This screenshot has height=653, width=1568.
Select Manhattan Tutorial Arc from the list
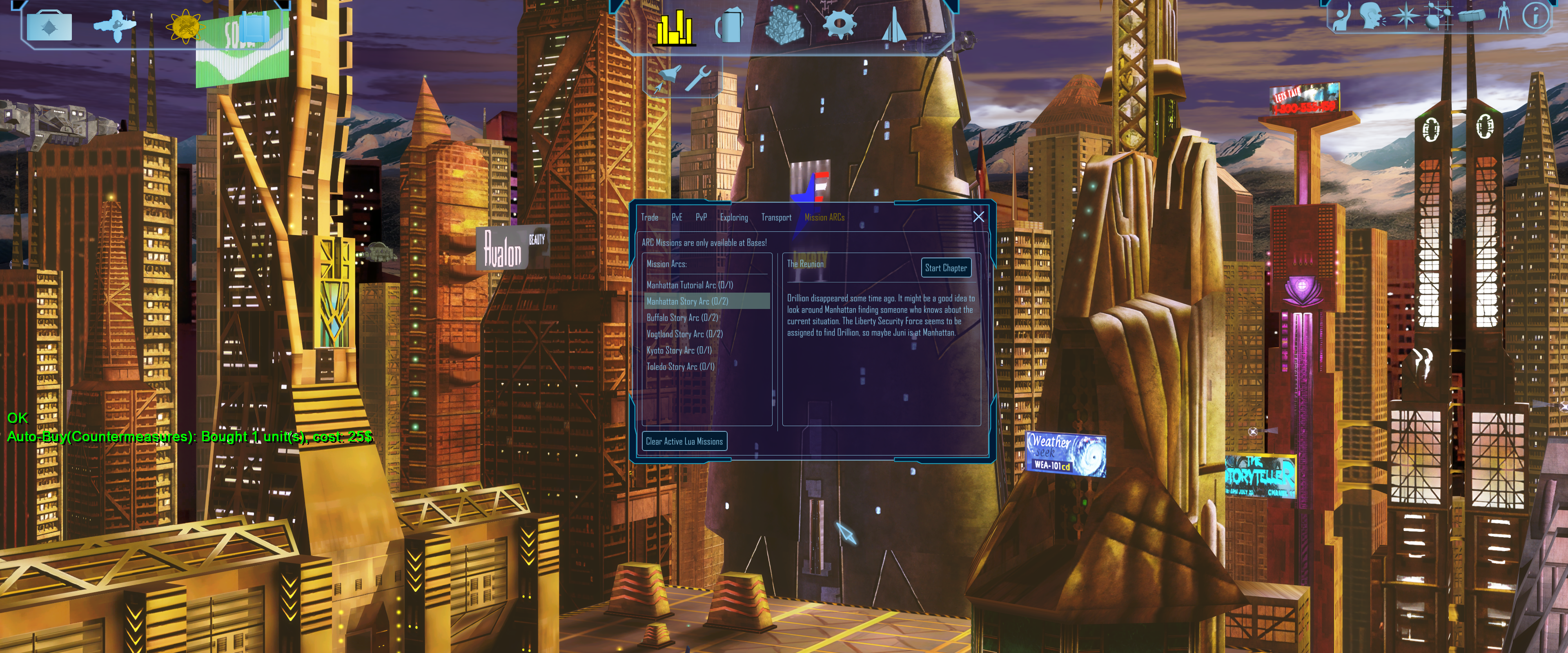pos(689,285)
